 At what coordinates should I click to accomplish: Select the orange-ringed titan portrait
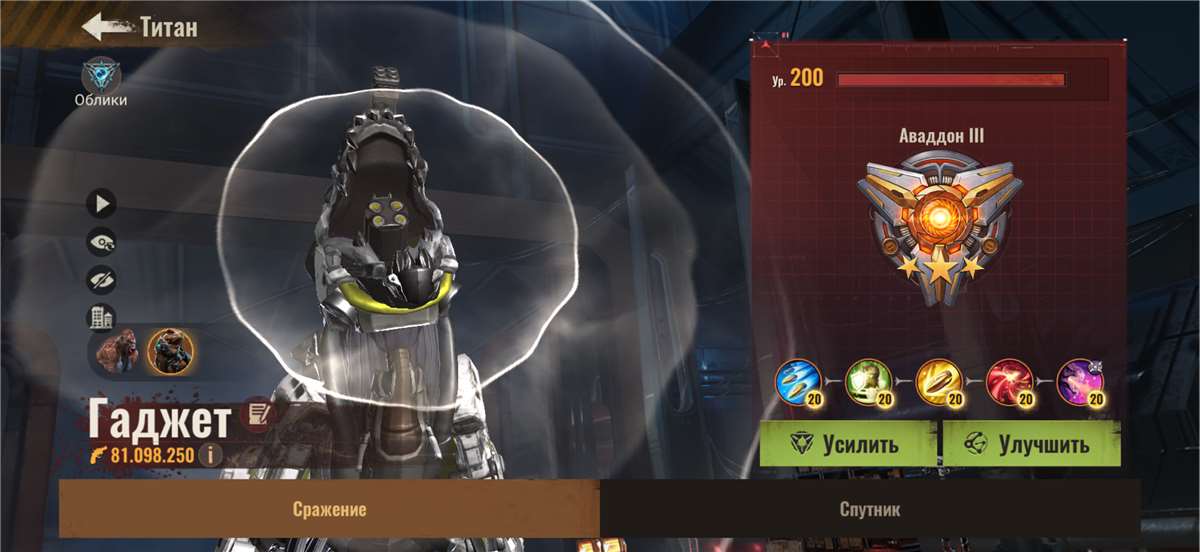coord(170,351)
